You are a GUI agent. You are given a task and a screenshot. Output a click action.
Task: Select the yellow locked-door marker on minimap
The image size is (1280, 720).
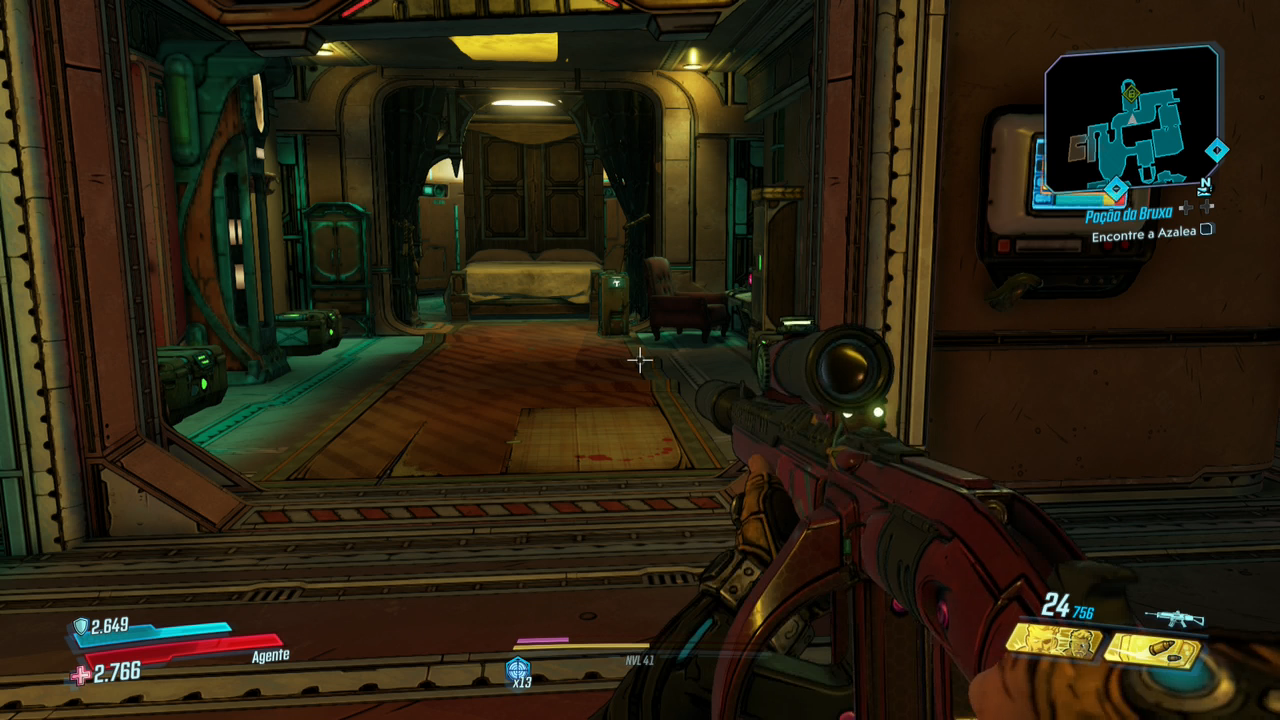1131,95
